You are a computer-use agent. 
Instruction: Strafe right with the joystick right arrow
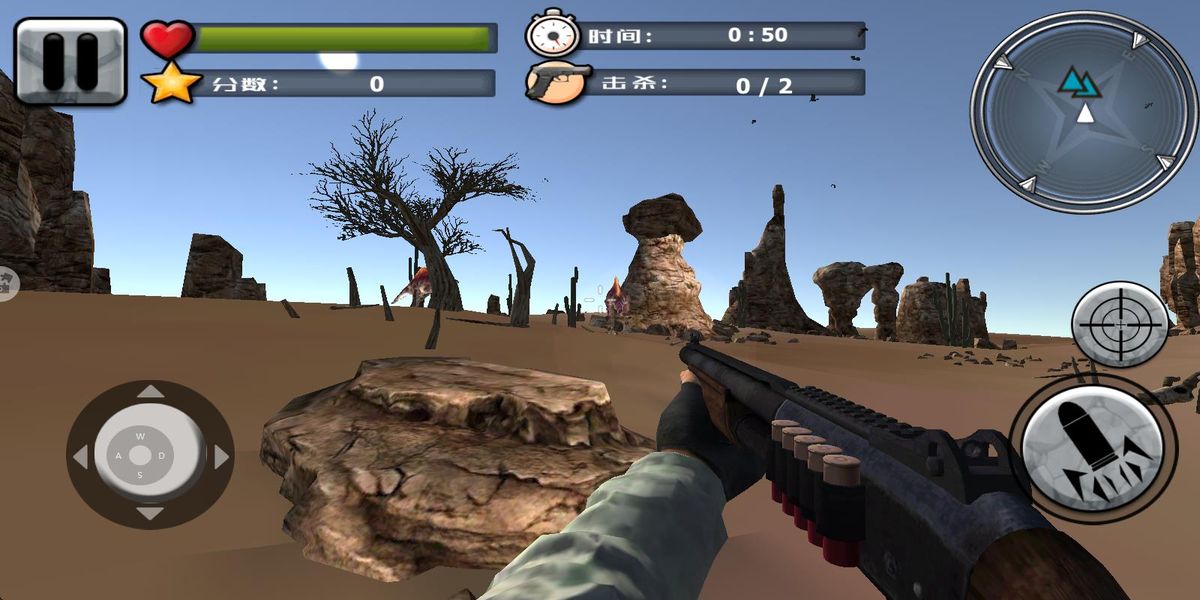pos(221,456)
